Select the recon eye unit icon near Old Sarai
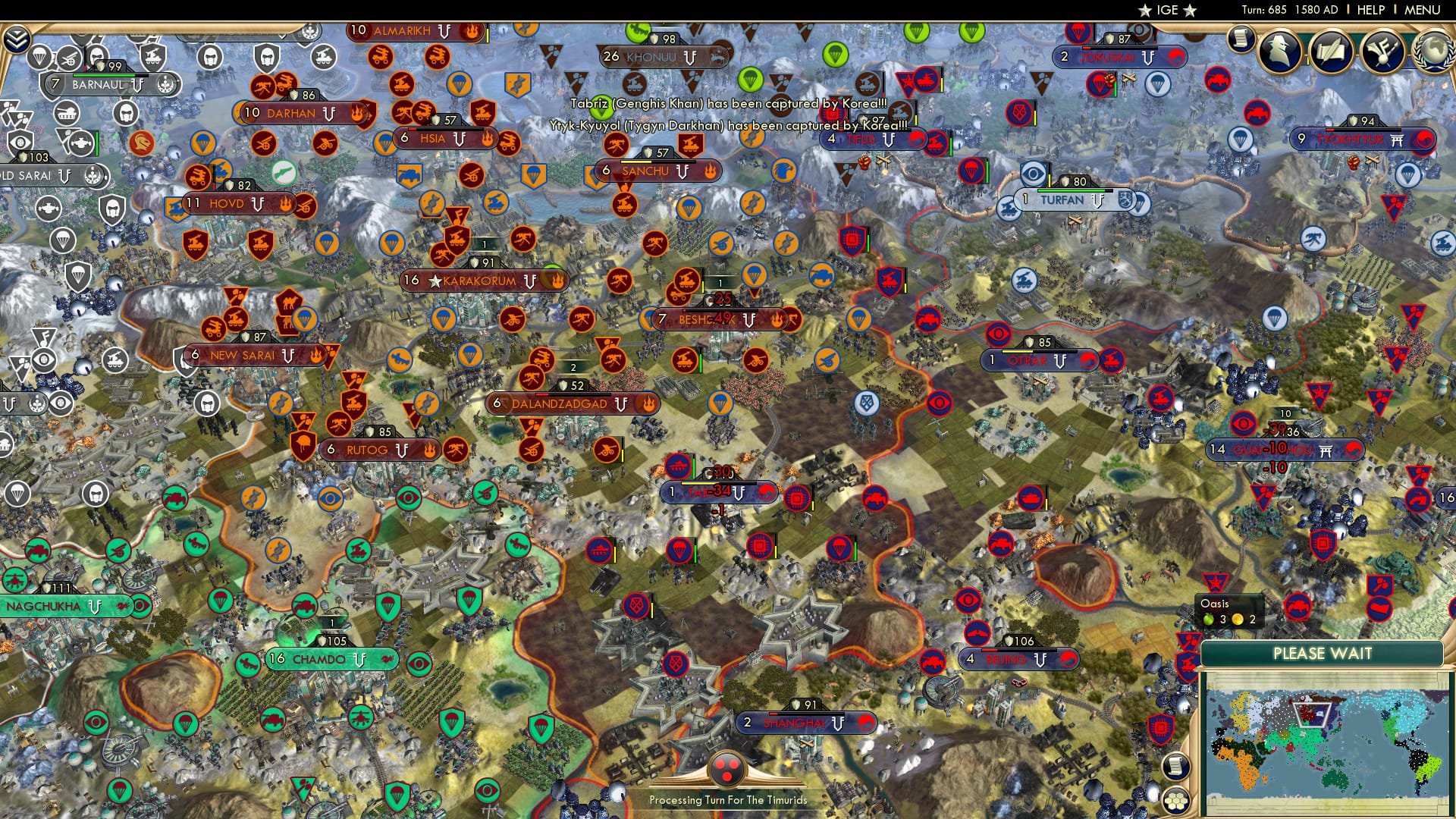The height and width of the screenshot is (819, 1456). 20,143
